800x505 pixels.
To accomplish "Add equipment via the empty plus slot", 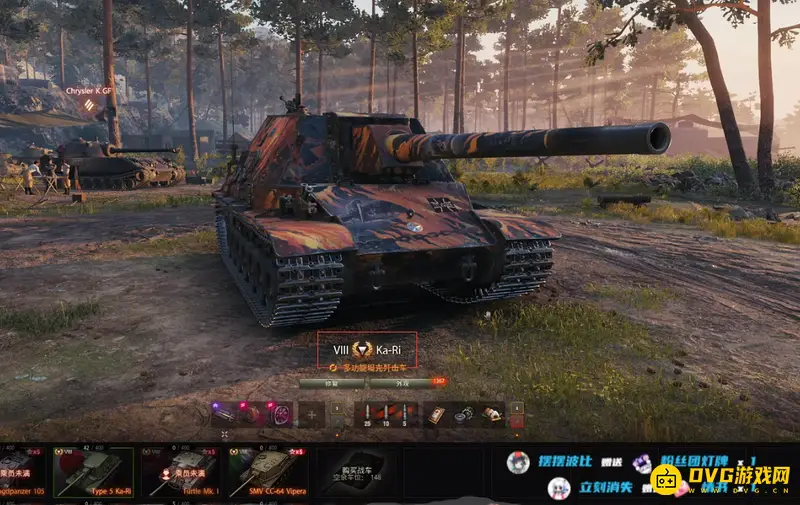I will click(x=311, y=414).
